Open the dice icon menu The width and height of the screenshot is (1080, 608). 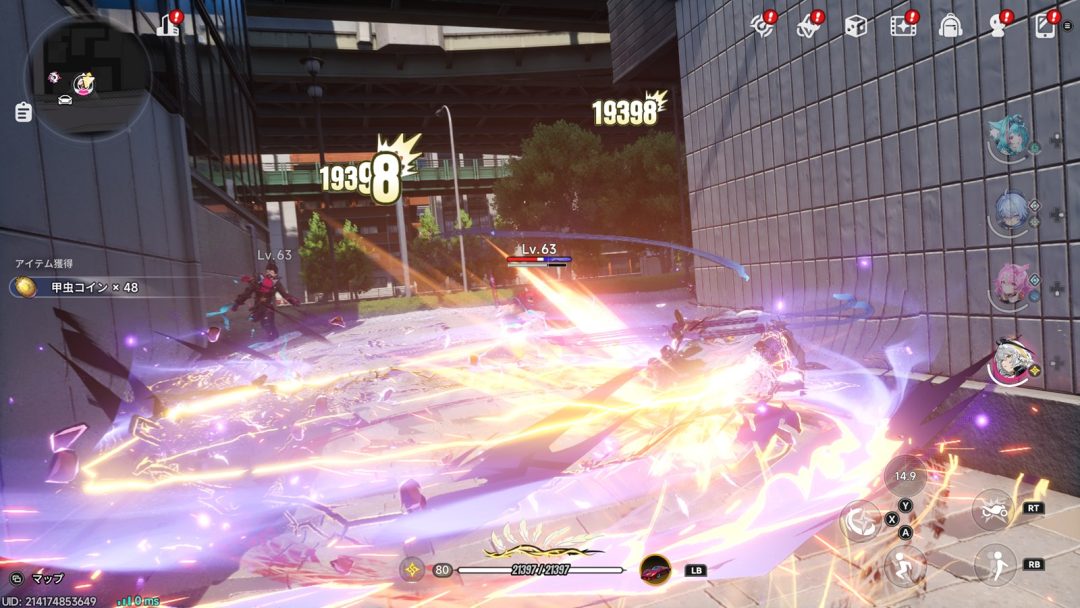[855, 26]
